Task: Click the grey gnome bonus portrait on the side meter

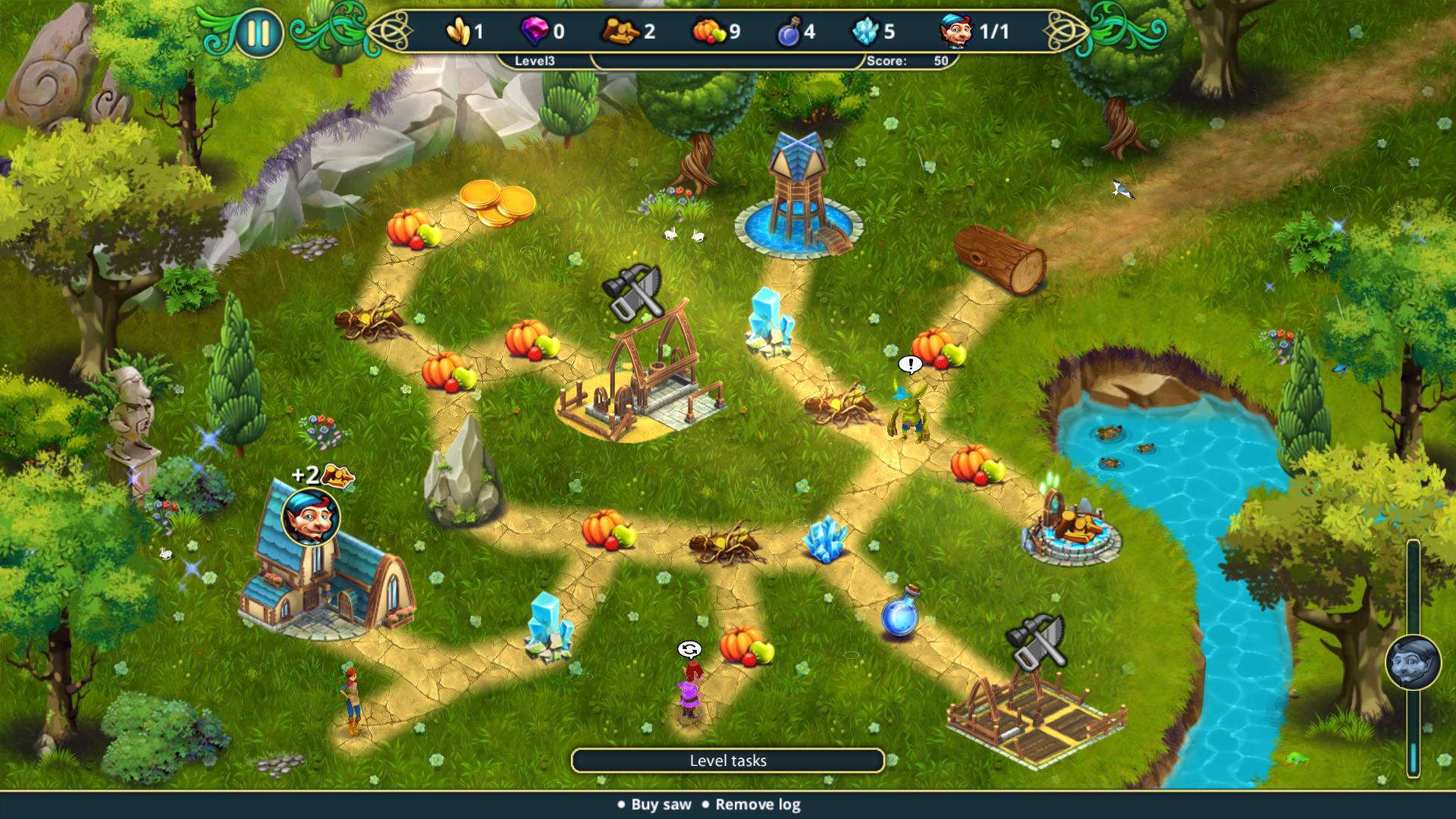Action: 1414,663
